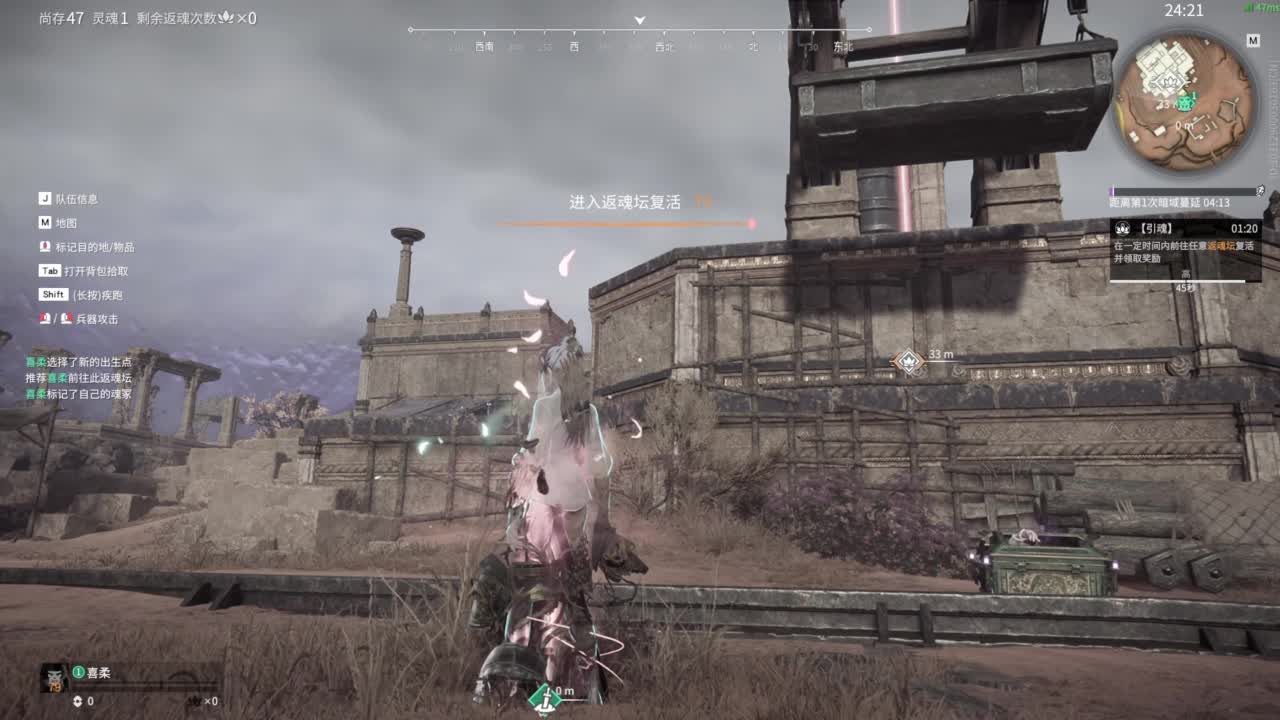Click the M 地图 map key icon
Screen dimensions: 1280x720
click(x=44, y=222)
